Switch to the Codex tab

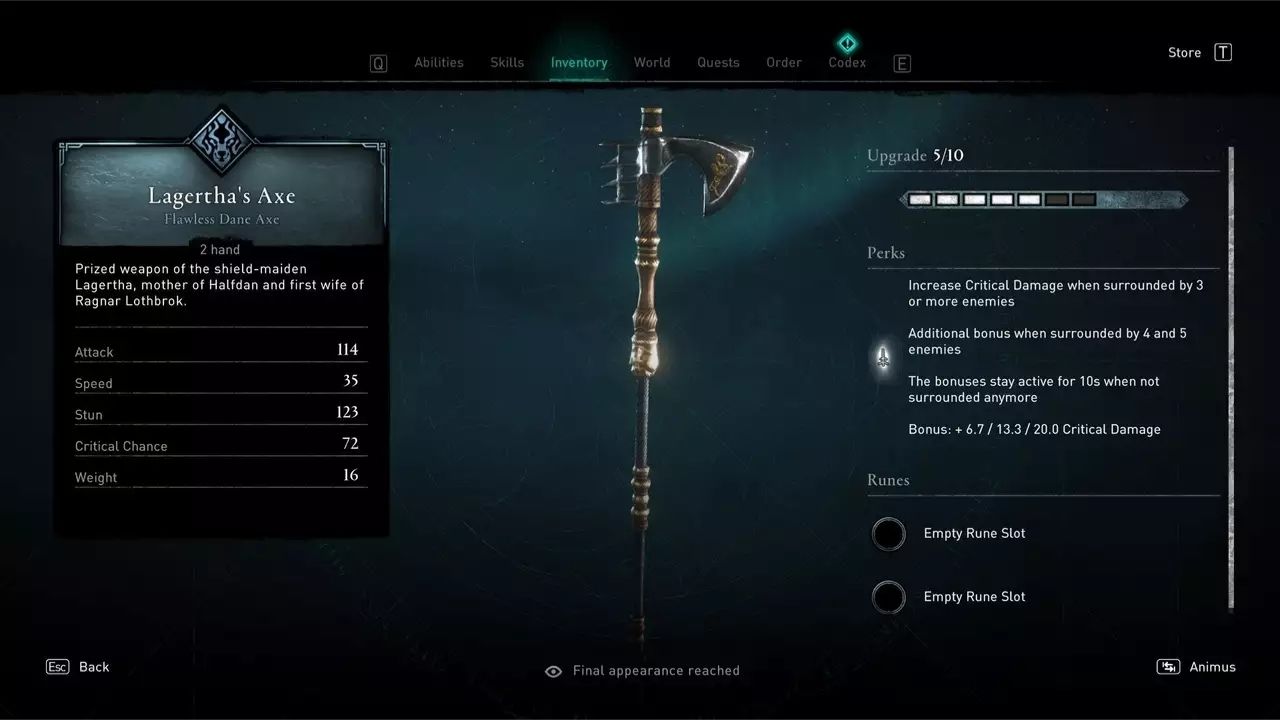(847, 62)
